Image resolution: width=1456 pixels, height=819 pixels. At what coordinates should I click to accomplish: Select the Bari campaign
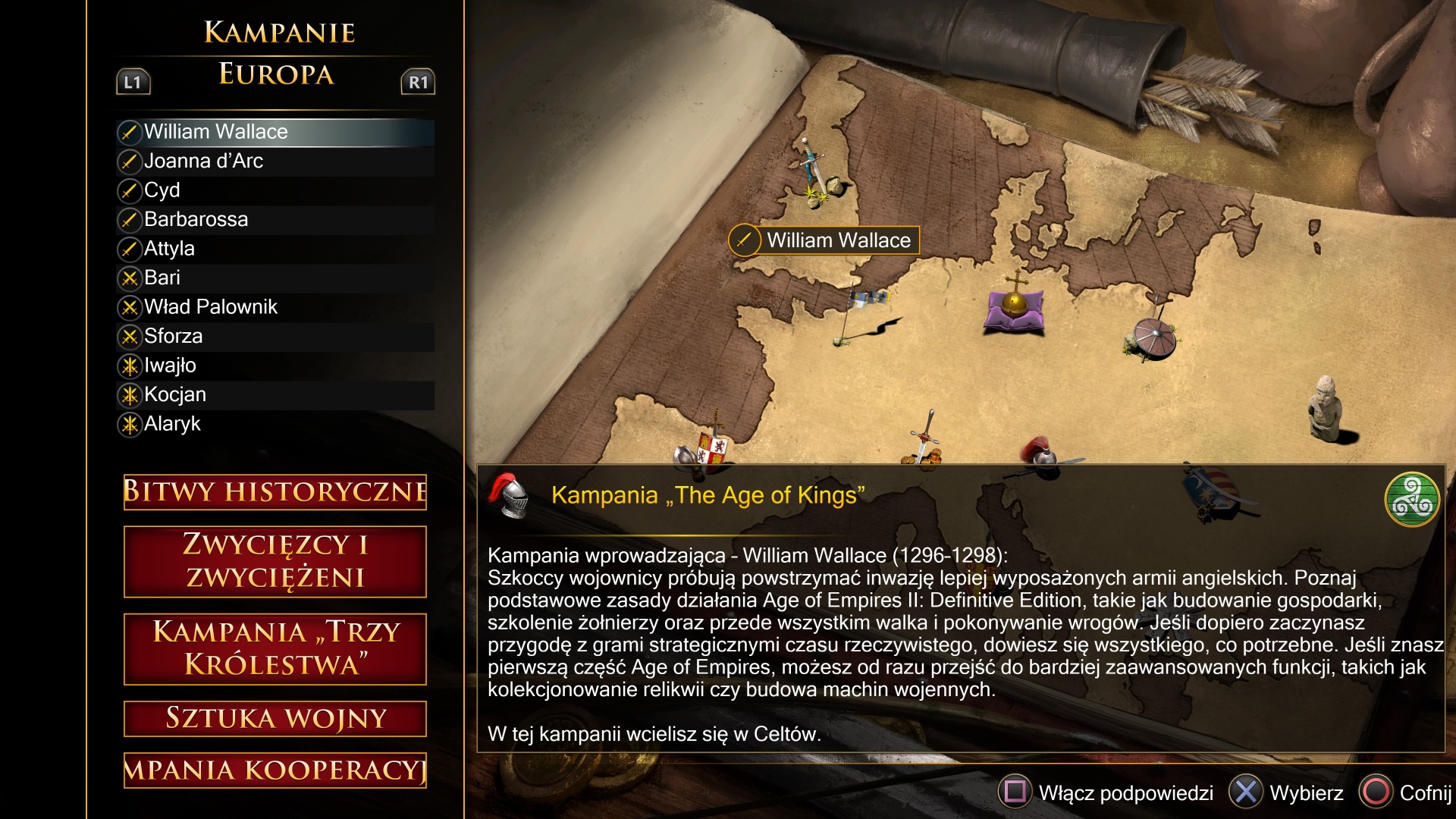(162, 278)
